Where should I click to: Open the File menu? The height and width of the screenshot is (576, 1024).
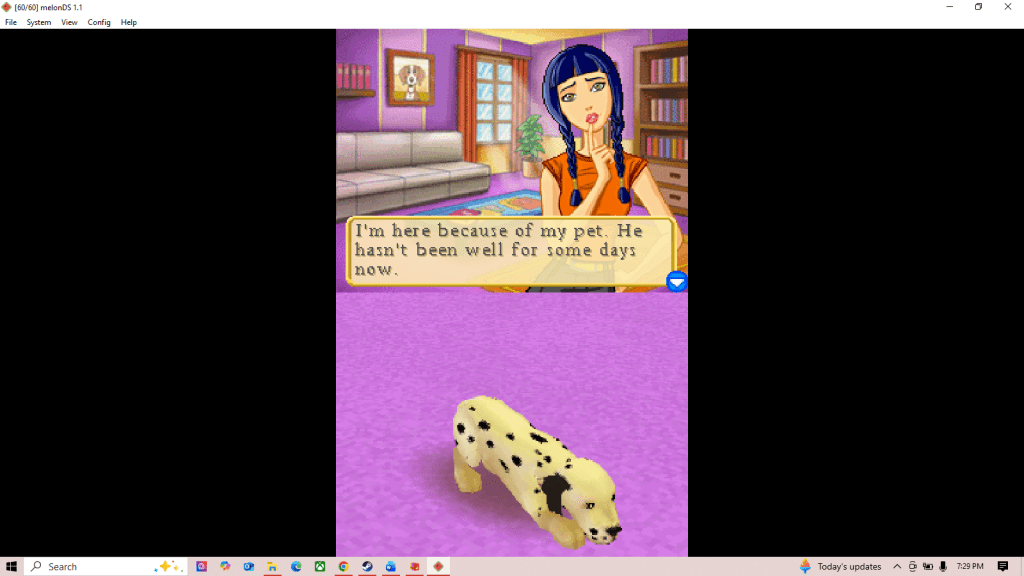(11, 22)
